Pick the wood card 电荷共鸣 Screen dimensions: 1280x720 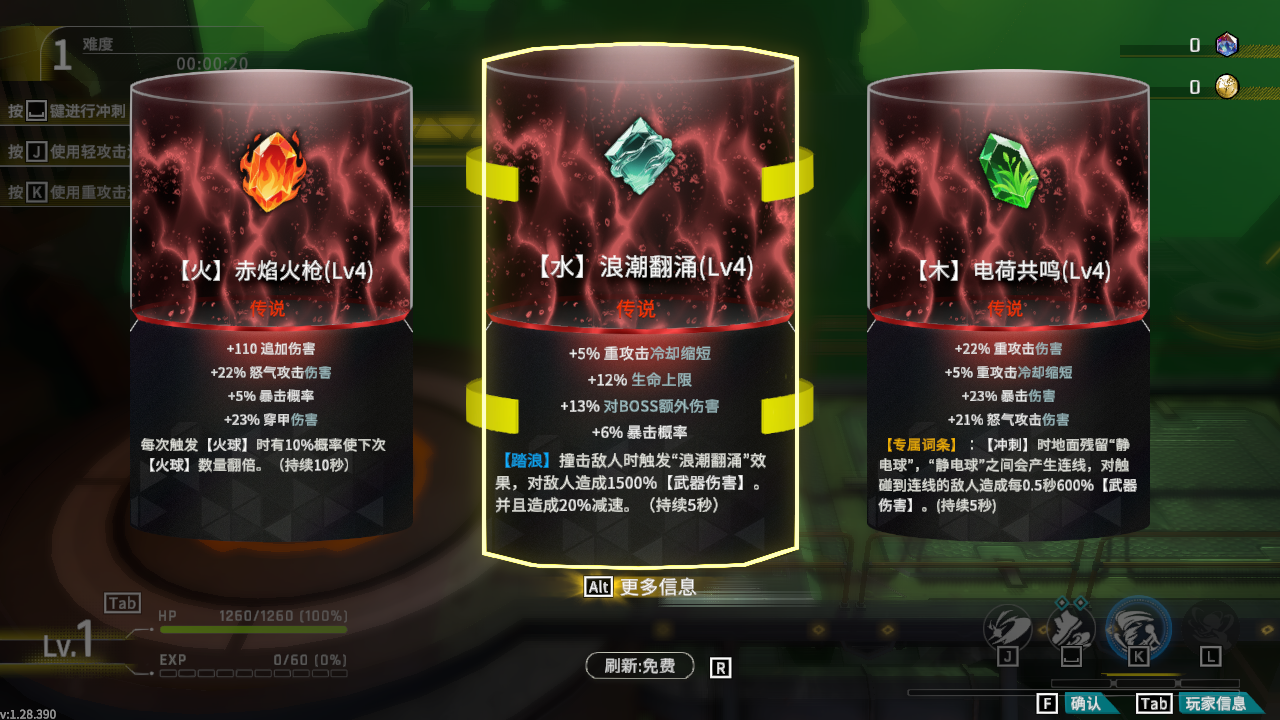[1008, 300]
